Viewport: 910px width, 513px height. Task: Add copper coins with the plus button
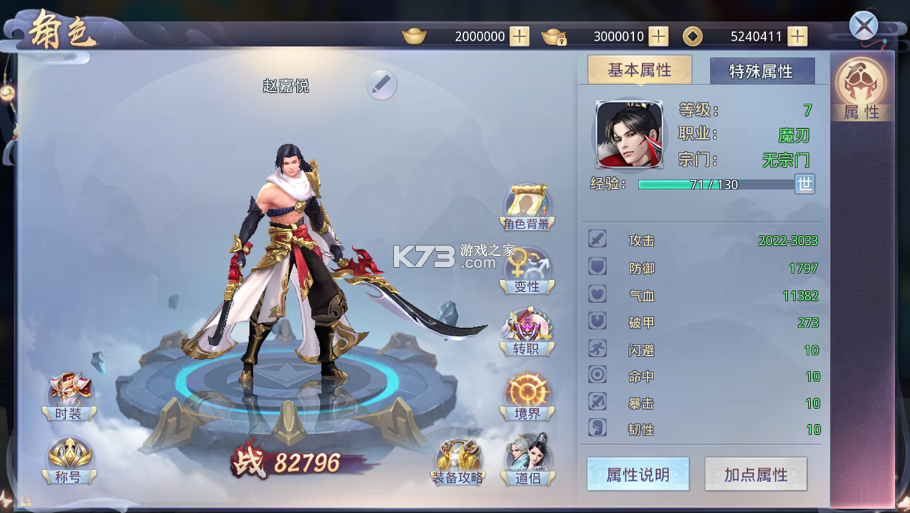[x=797, y=36]
